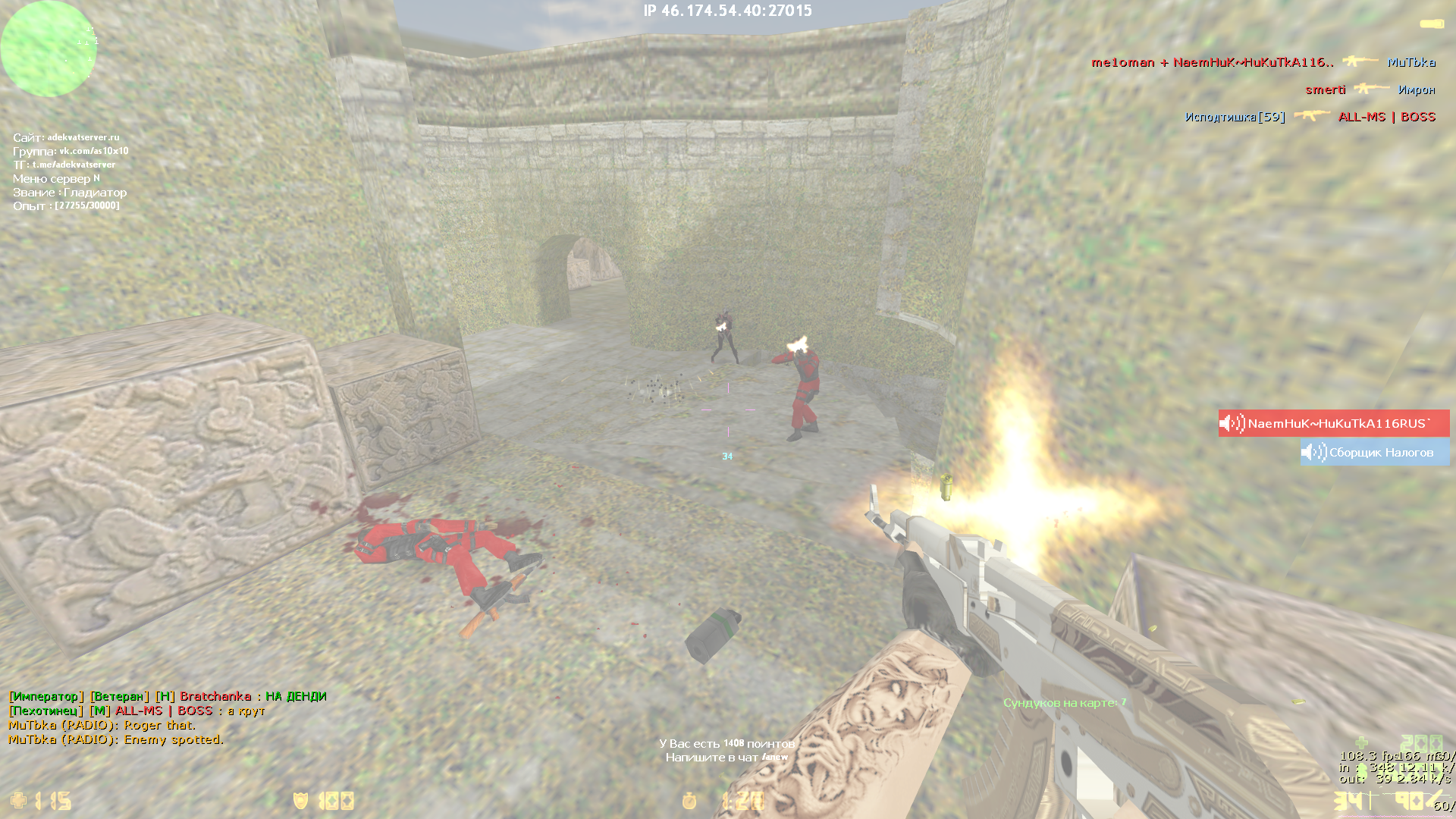Screen dimensions: 1456x819
Task: Select the NaemHuK~HuKuTkA116RUS` voice chat indicator
Action: point(1333,423)
